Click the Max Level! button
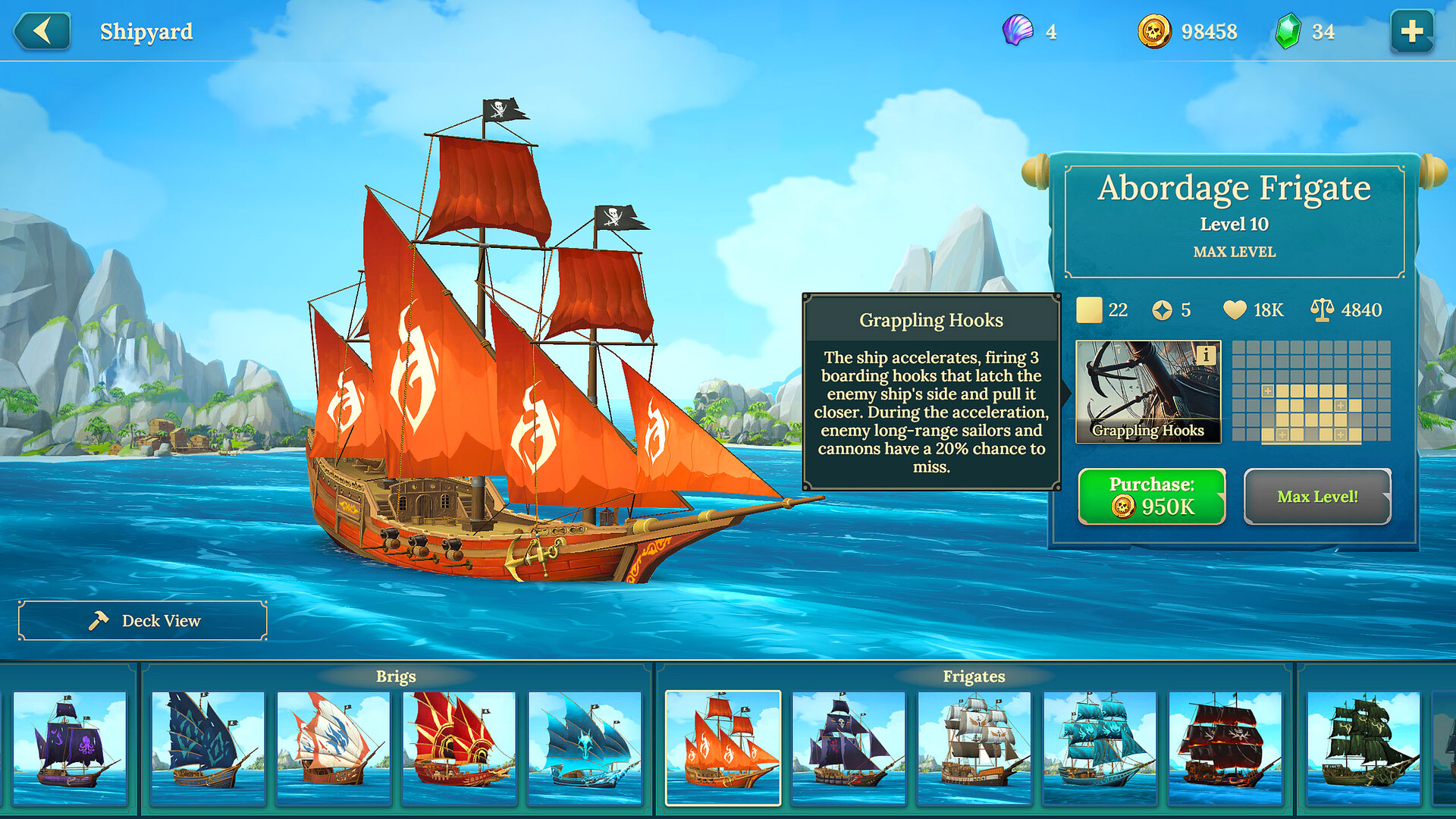The width and height of the screenshot is (1456, 819). coord(1318,497)
